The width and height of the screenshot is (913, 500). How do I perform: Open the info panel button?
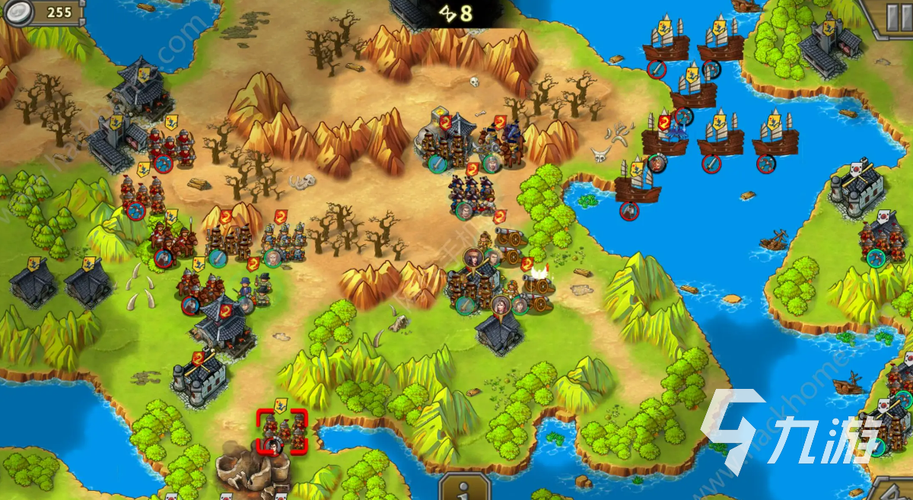tap(458, 488)
